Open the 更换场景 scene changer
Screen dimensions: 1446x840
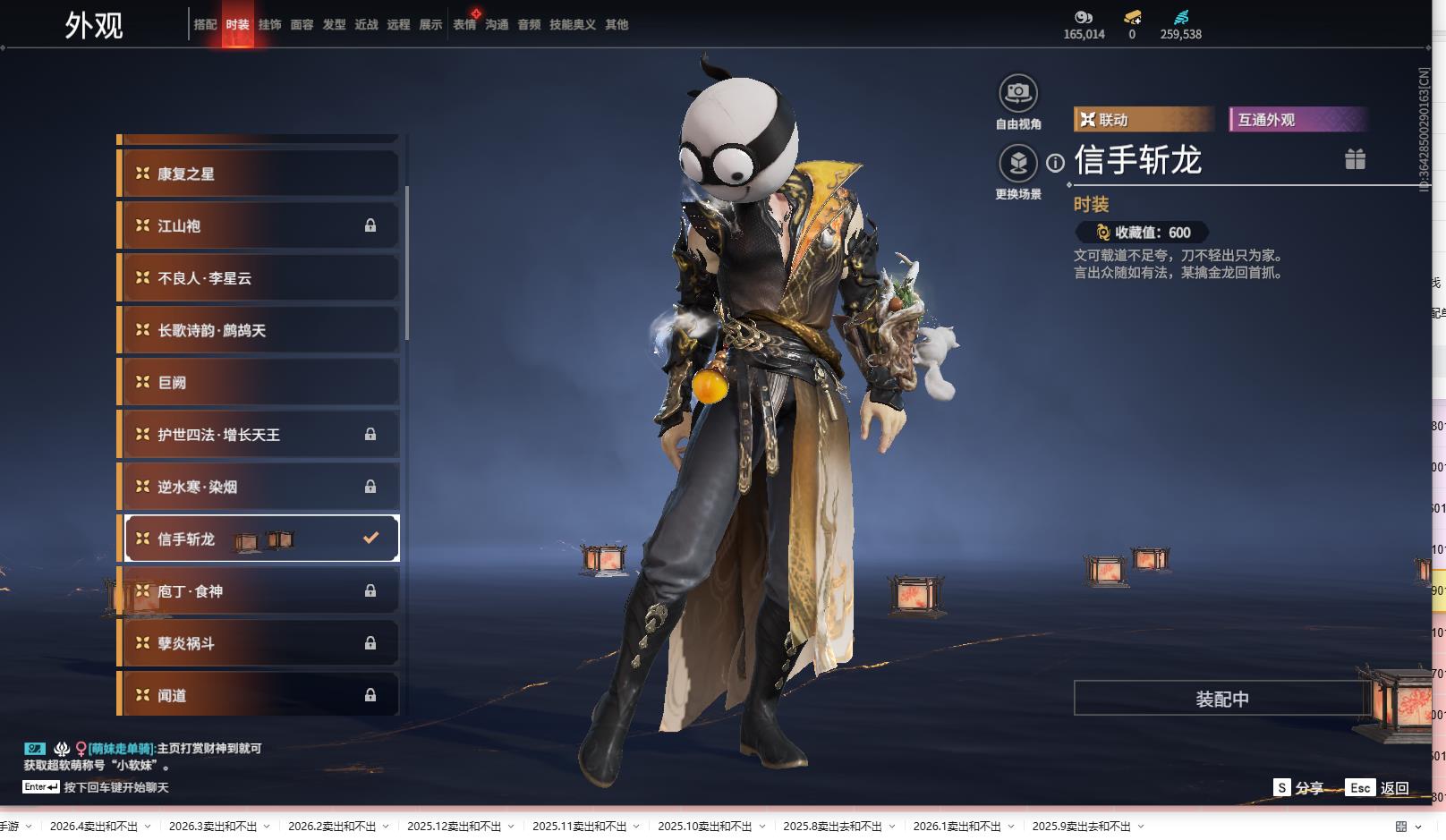click(1017, 164)
